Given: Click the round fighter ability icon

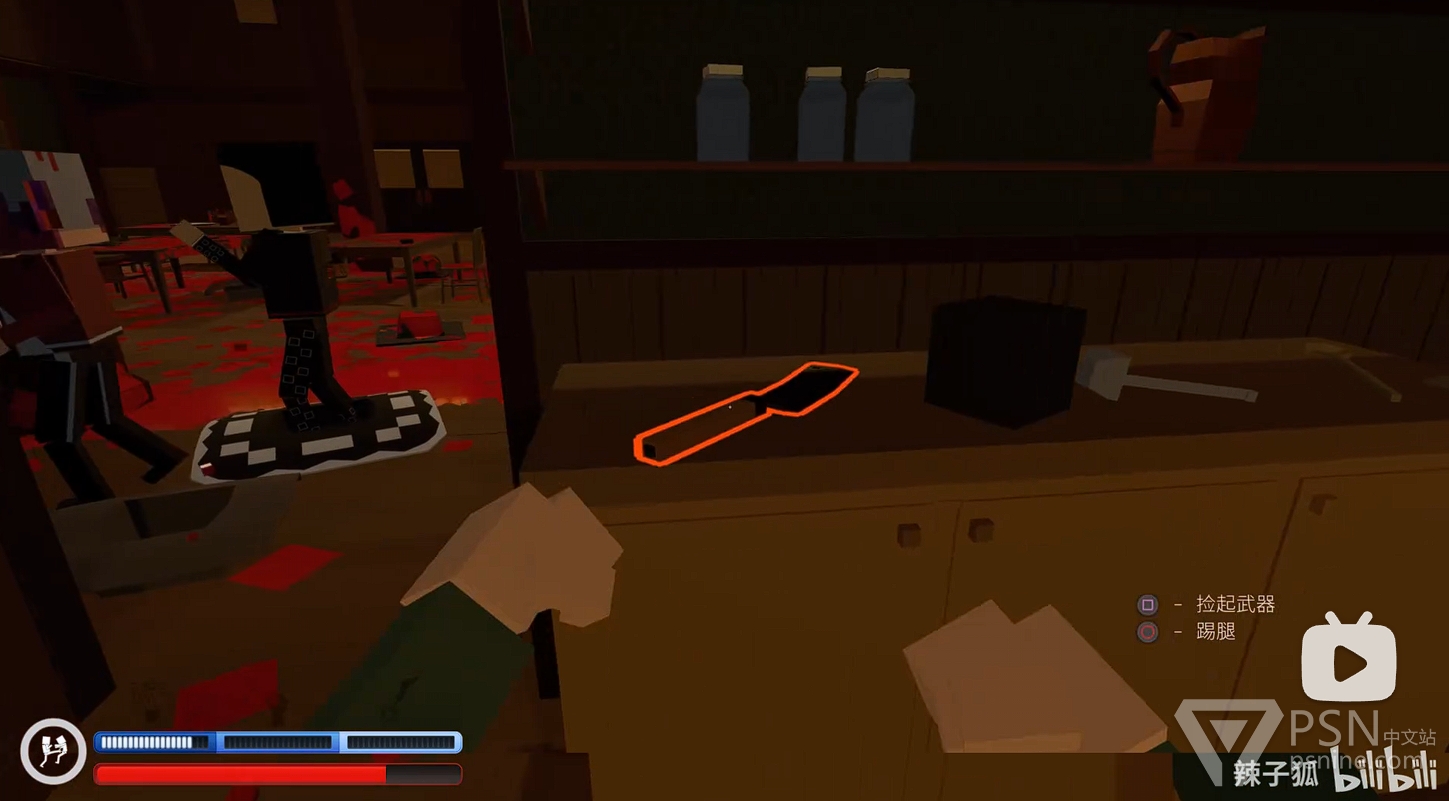Looking at the screenshot, I should pos(53,751).
